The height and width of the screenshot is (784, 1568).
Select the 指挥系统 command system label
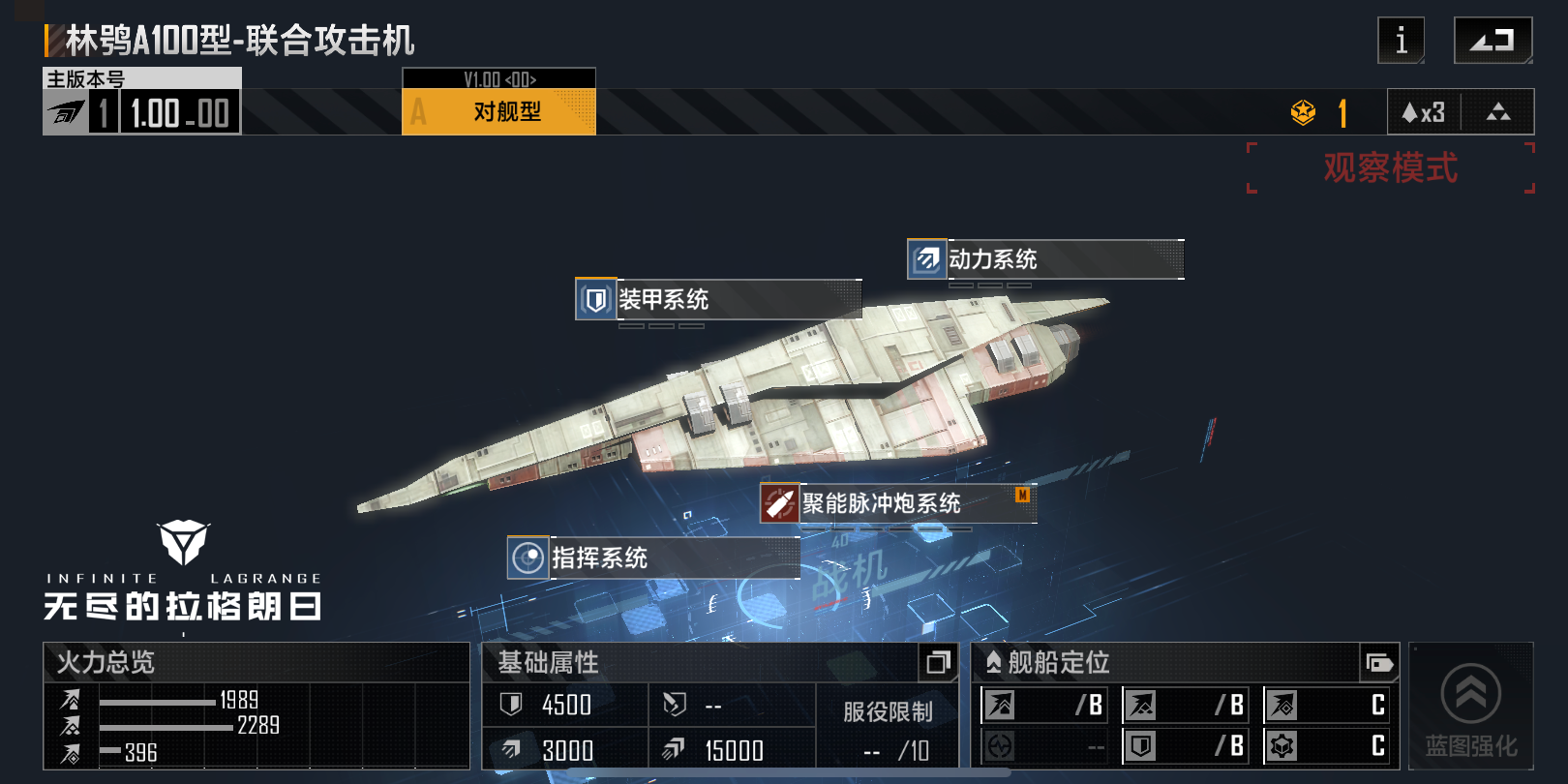point(653,558)
